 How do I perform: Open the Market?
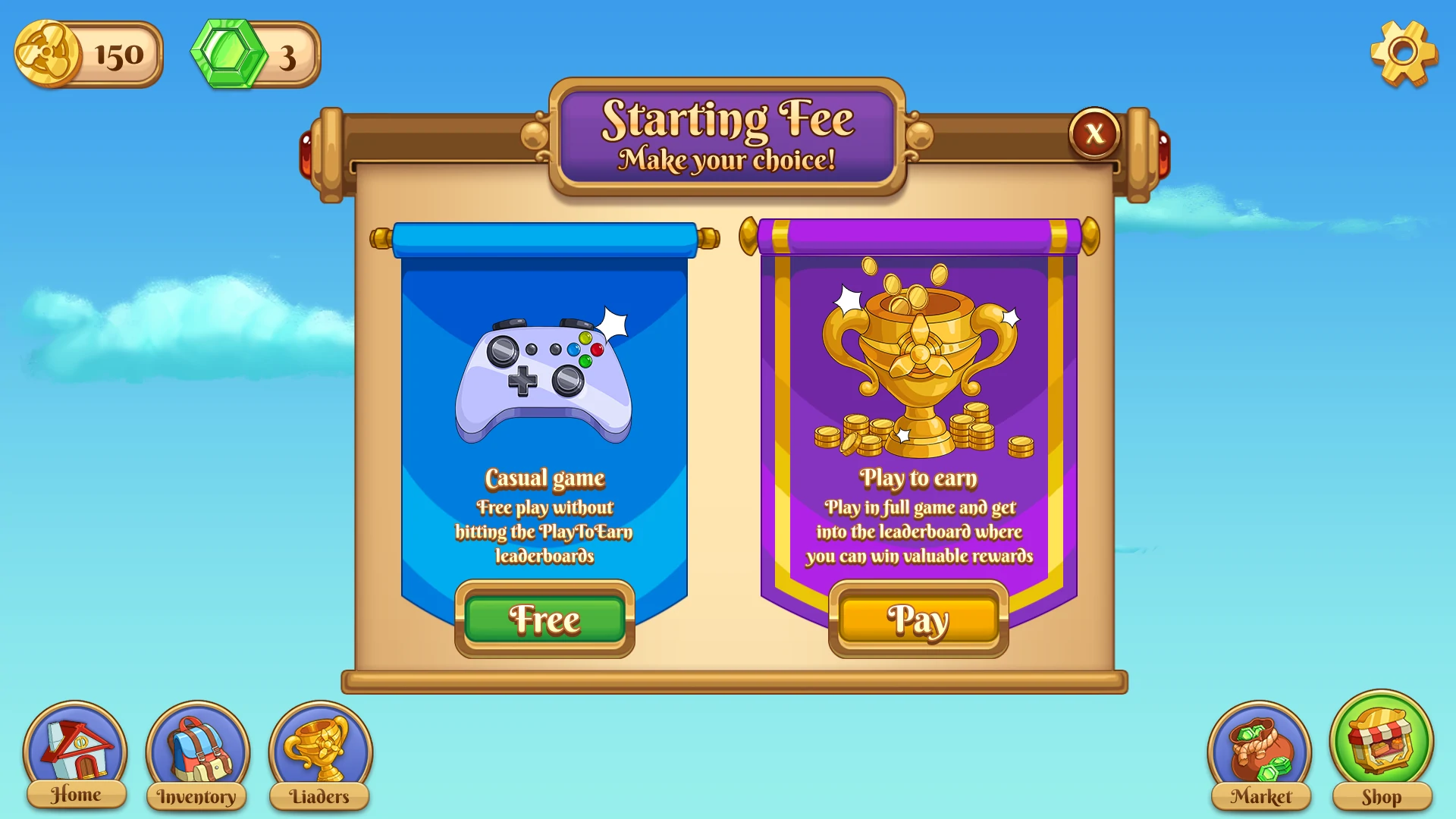(1260, 755)
